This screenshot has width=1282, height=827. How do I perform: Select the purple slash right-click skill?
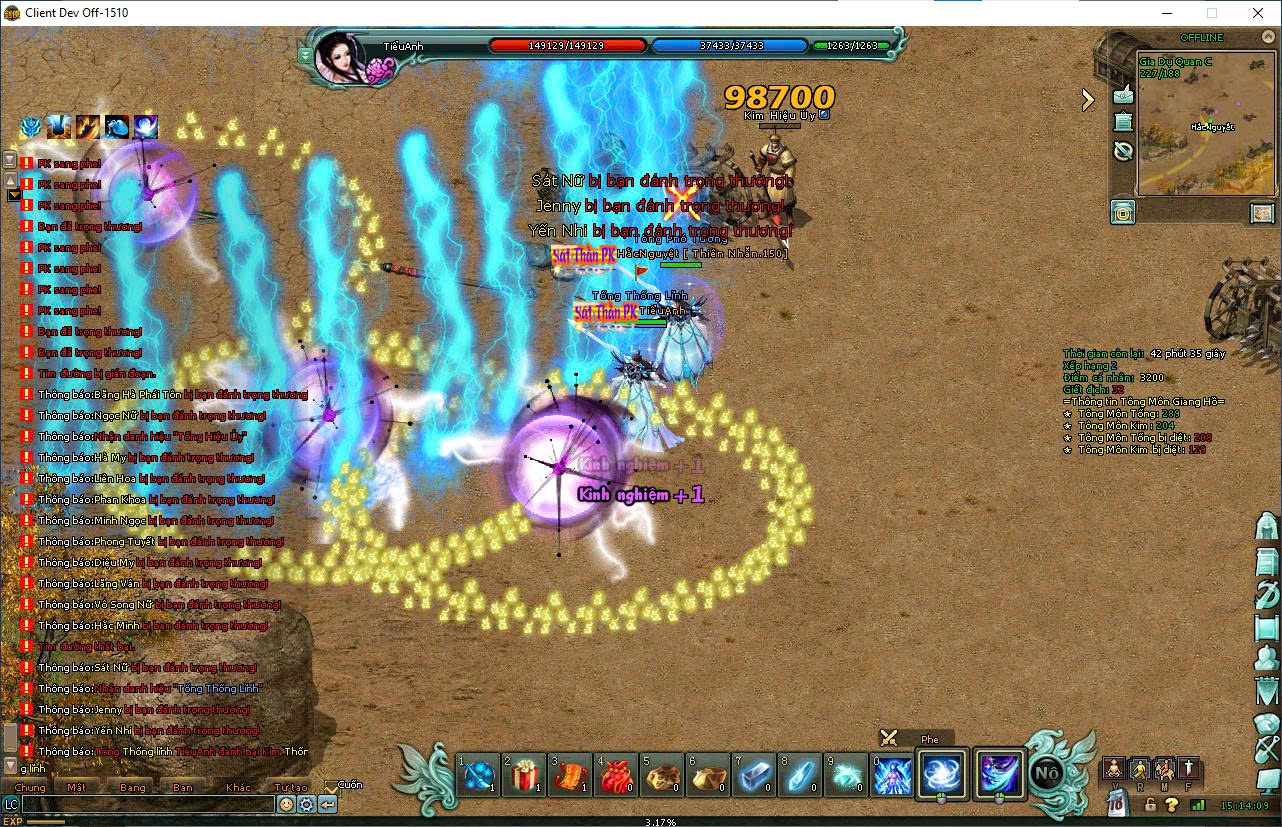coord(1000,774)
